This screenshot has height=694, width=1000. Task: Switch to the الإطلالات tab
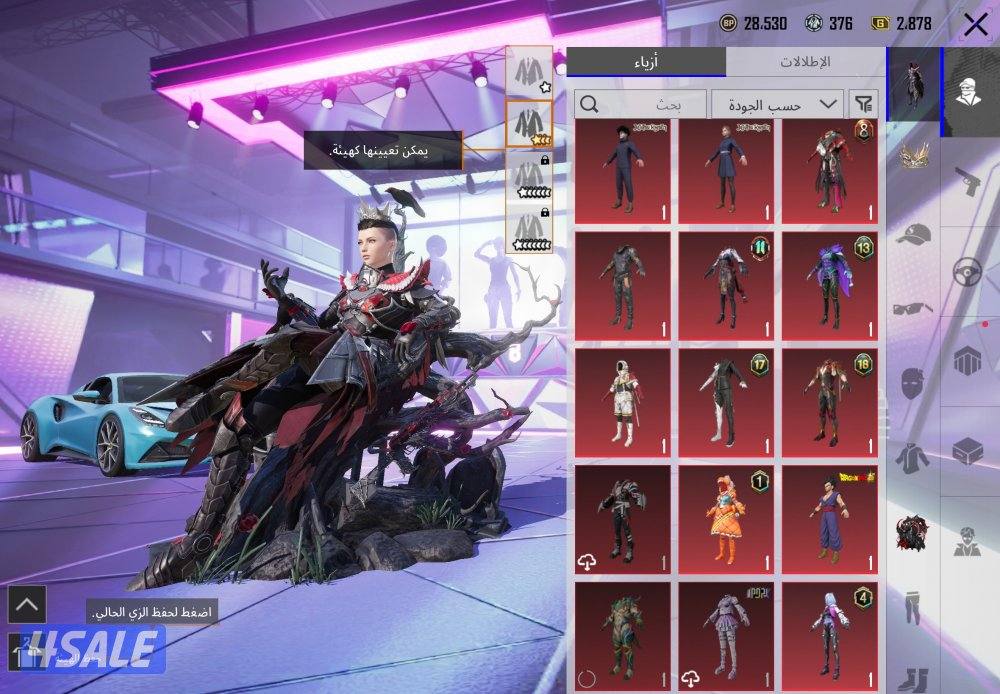[805, 62]
